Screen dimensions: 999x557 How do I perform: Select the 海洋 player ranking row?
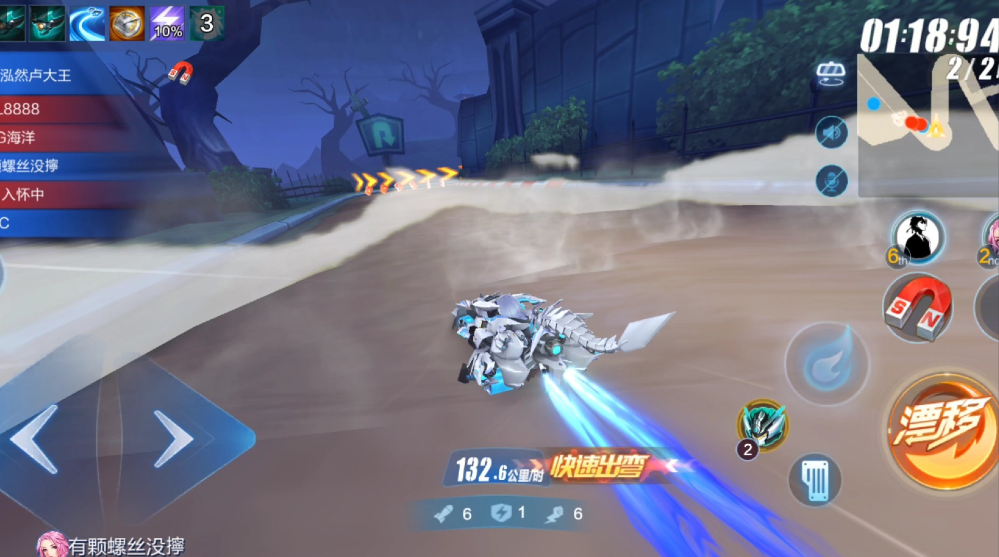[x=60, y=137]
